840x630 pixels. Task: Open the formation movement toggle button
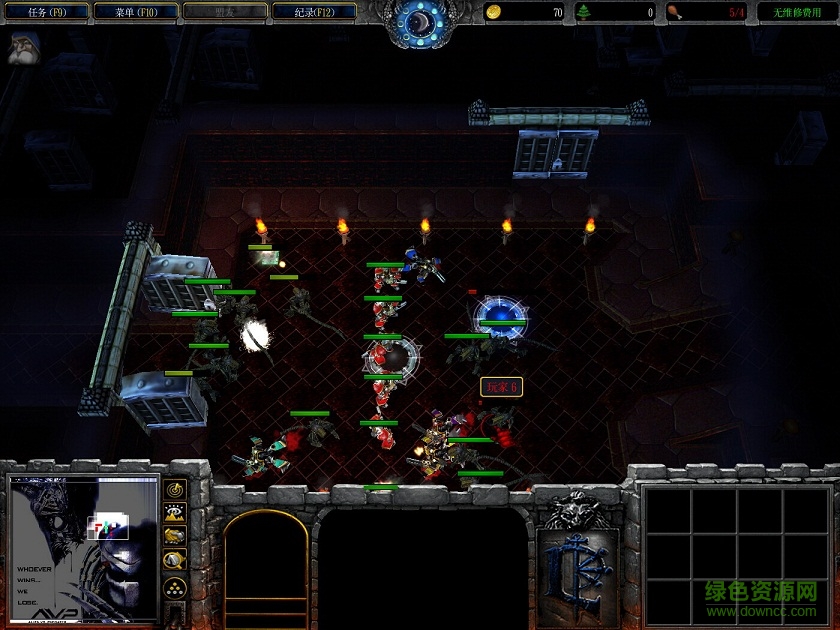coord(176,587)
